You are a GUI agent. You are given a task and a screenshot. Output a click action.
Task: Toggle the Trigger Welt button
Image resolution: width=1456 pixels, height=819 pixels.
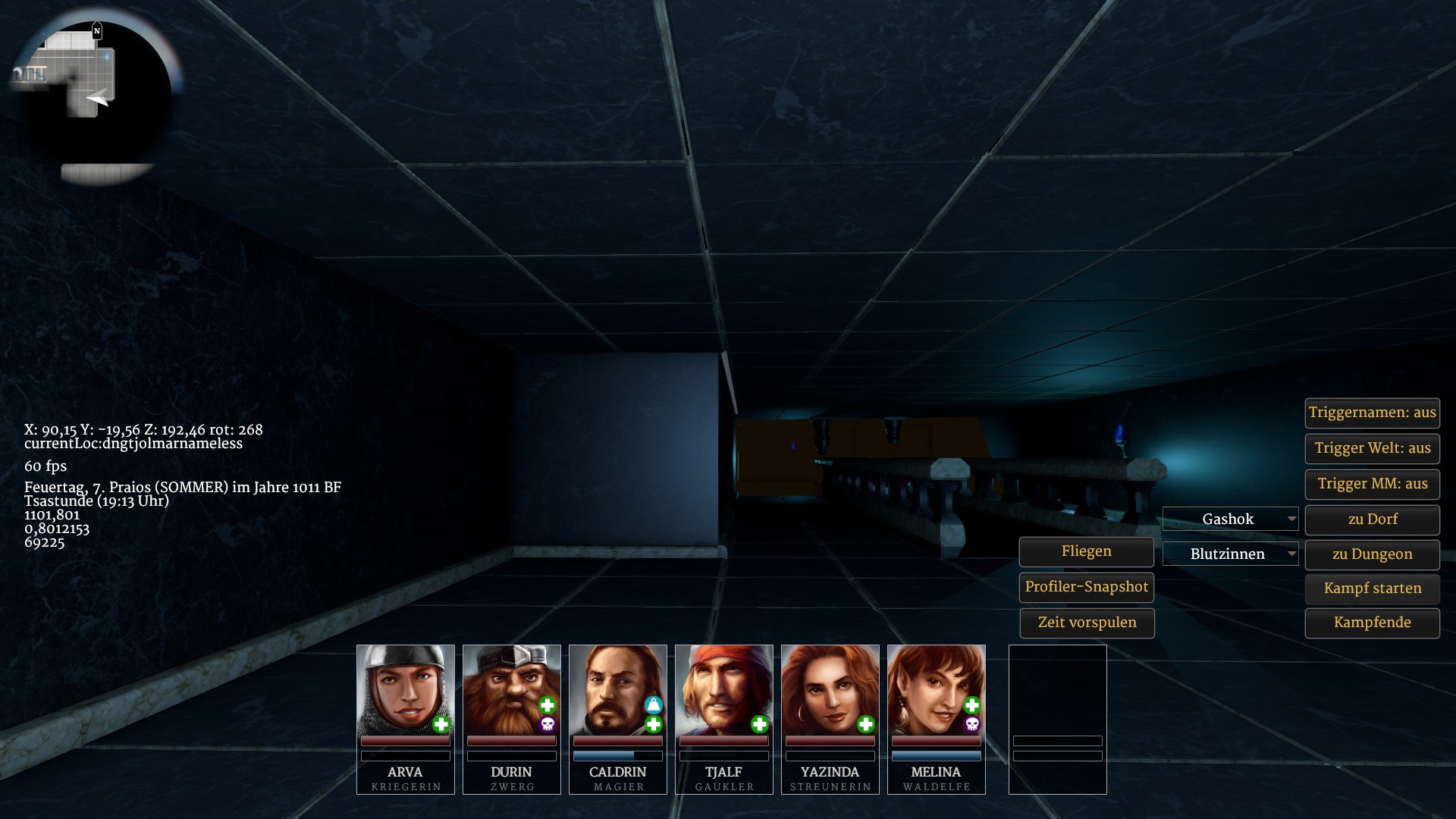pyautogui.click(x=1372, y=448)
